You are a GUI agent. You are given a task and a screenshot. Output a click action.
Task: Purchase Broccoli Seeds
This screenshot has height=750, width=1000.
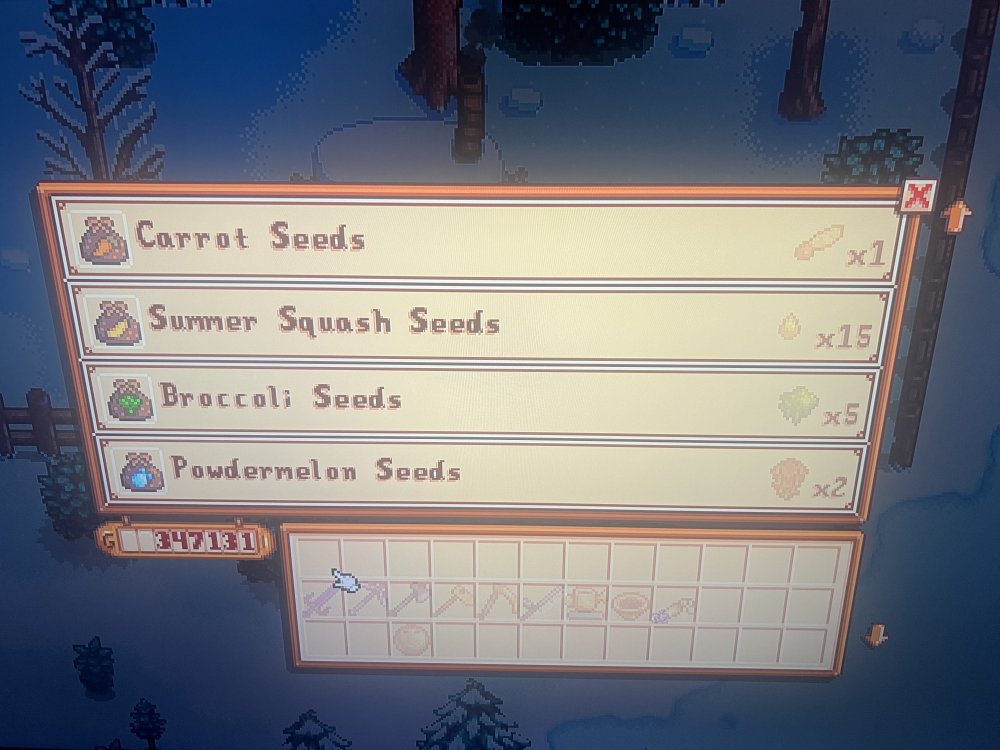tap(480, 400)
